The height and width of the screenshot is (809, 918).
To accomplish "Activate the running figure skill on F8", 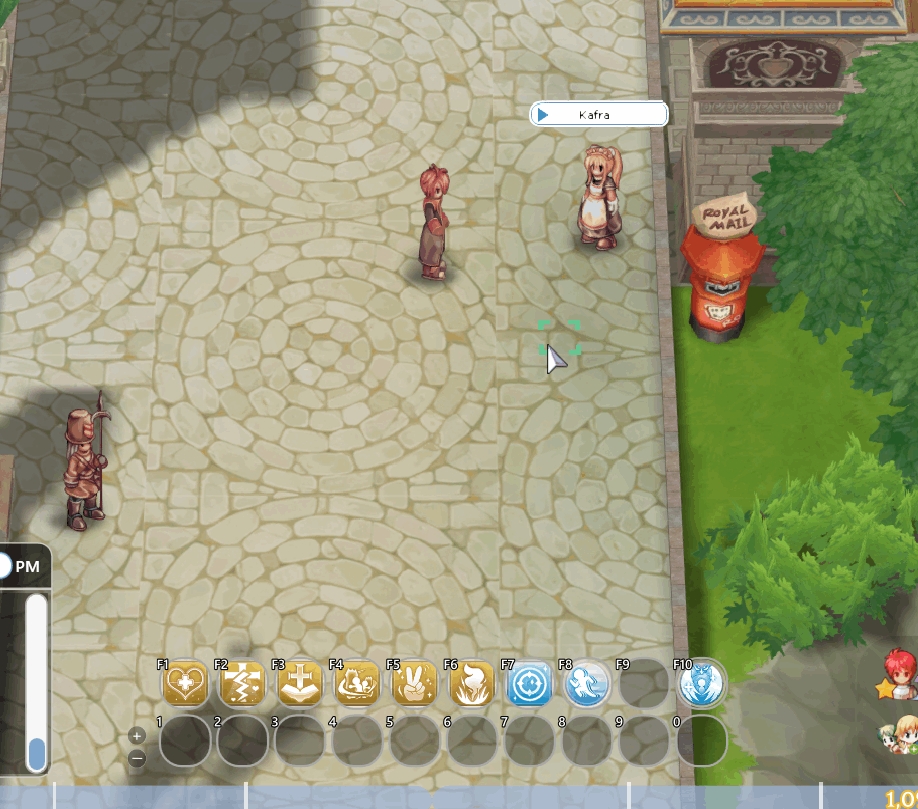I will [x=587, y=684].
